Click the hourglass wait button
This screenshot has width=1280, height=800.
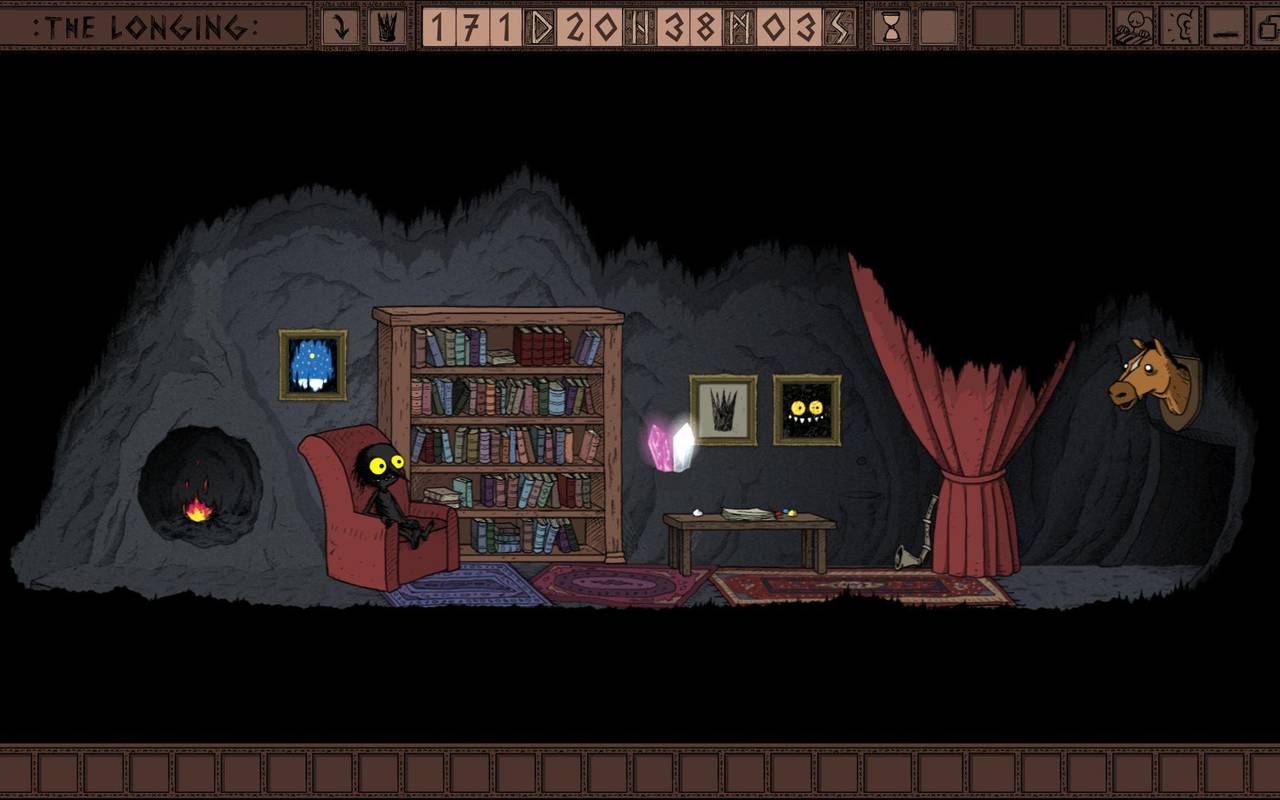coord(891,27)
